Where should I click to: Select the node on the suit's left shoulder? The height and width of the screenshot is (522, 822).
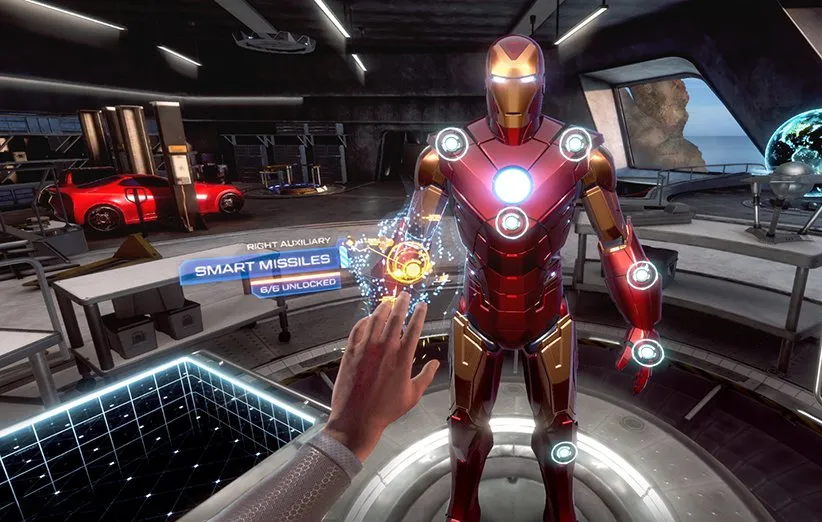tap(575, 144)
